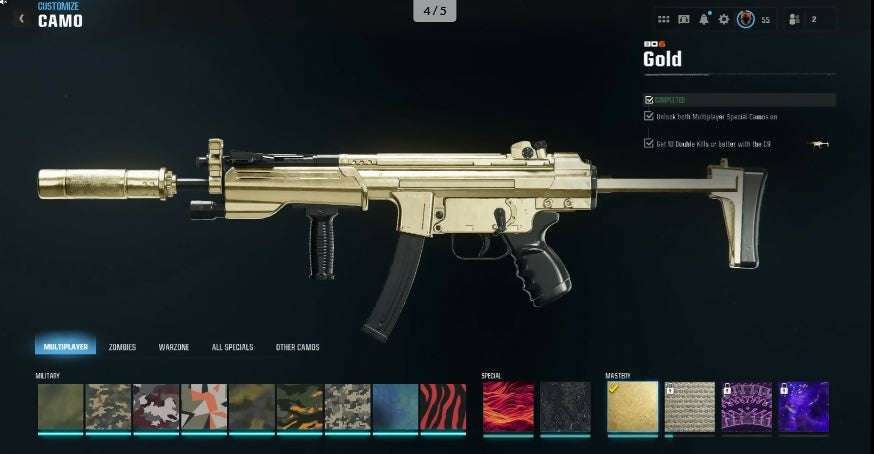Go back using the top-left arrow
The width and height of the screenshot is (874, 454).
[22, 18]
